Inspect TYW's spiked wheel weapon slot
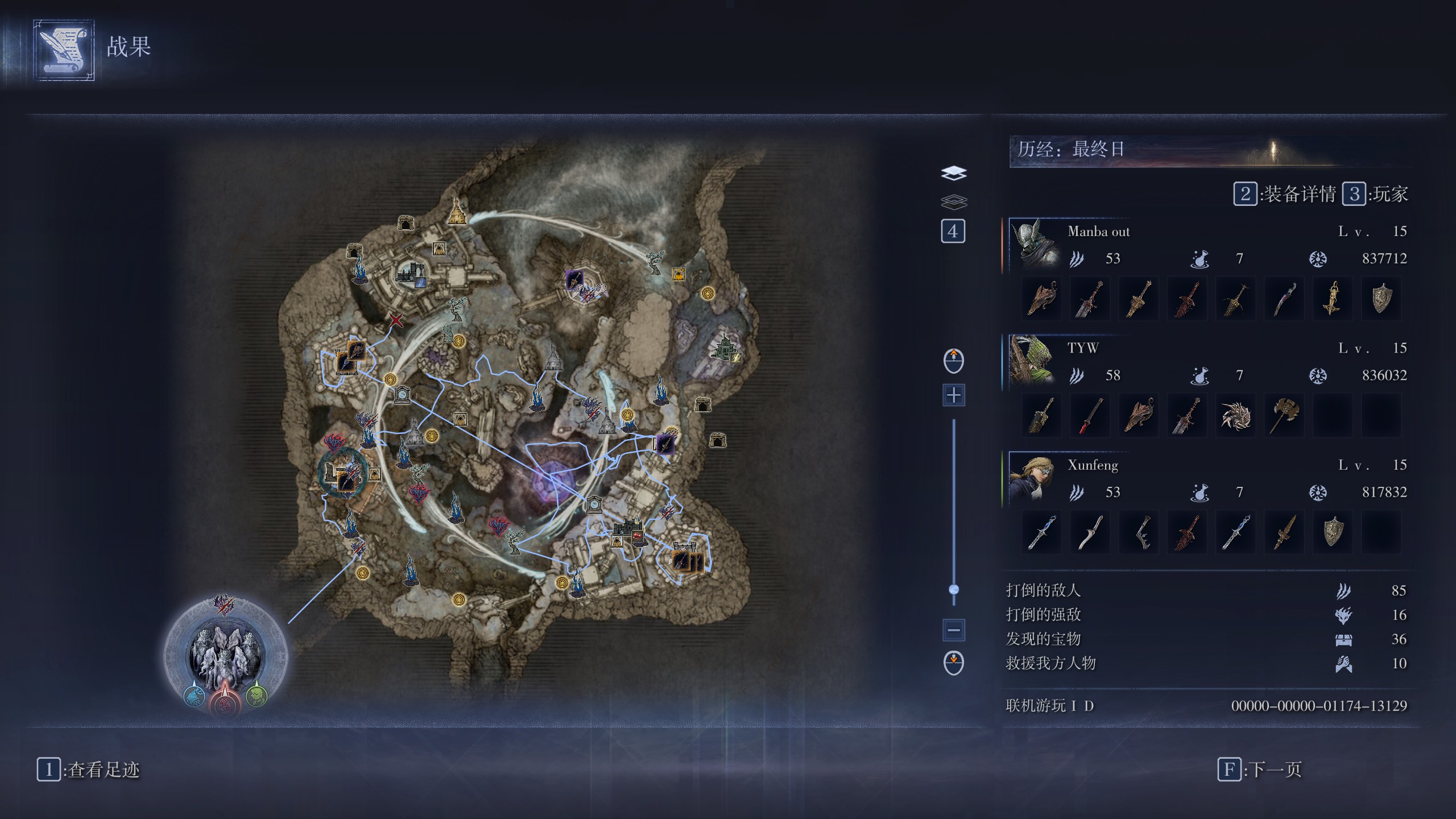 click(1236, 415)
